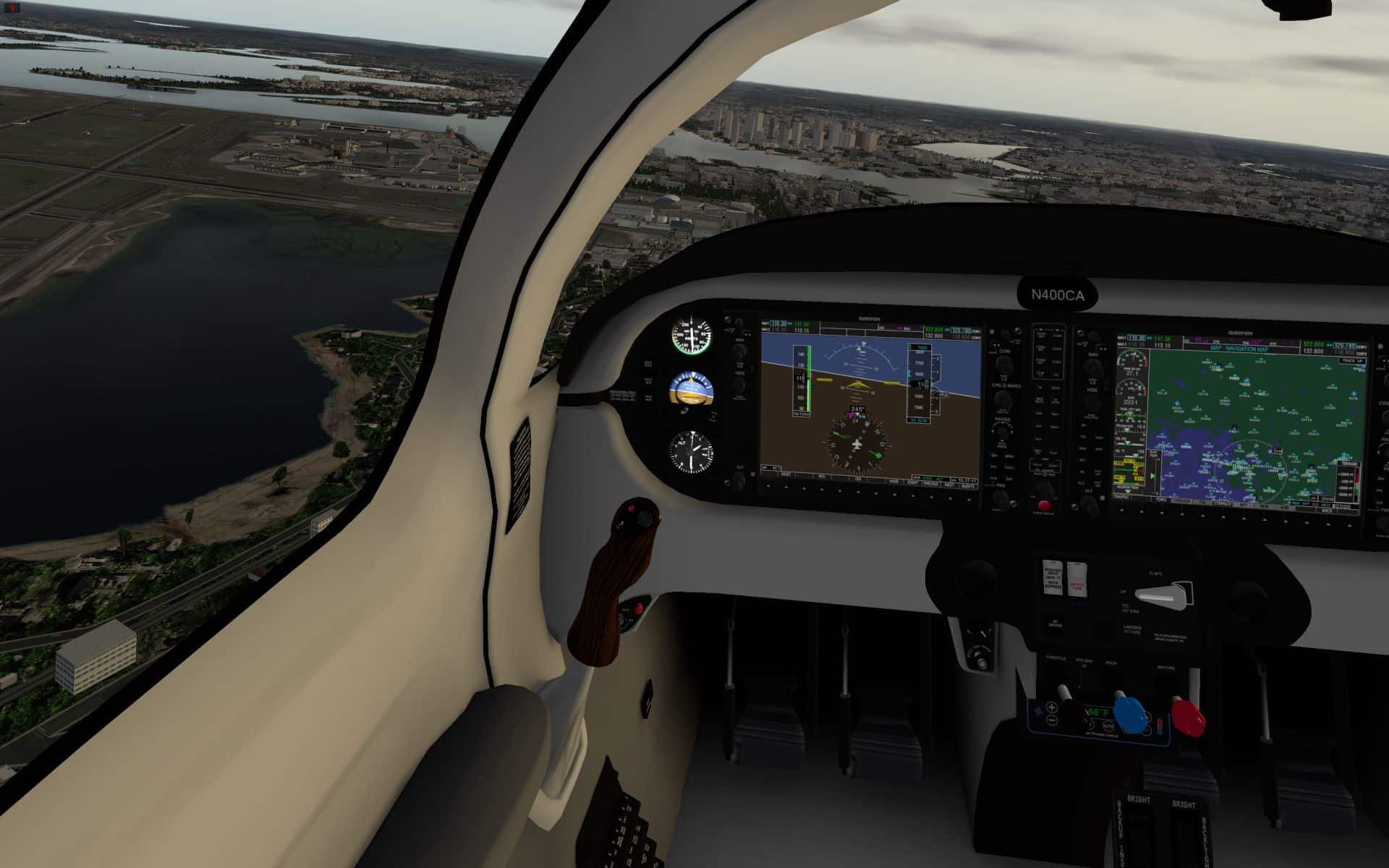Click the standby airspeed indicator gauge
Screen dimensions: 1389x868
692,336
